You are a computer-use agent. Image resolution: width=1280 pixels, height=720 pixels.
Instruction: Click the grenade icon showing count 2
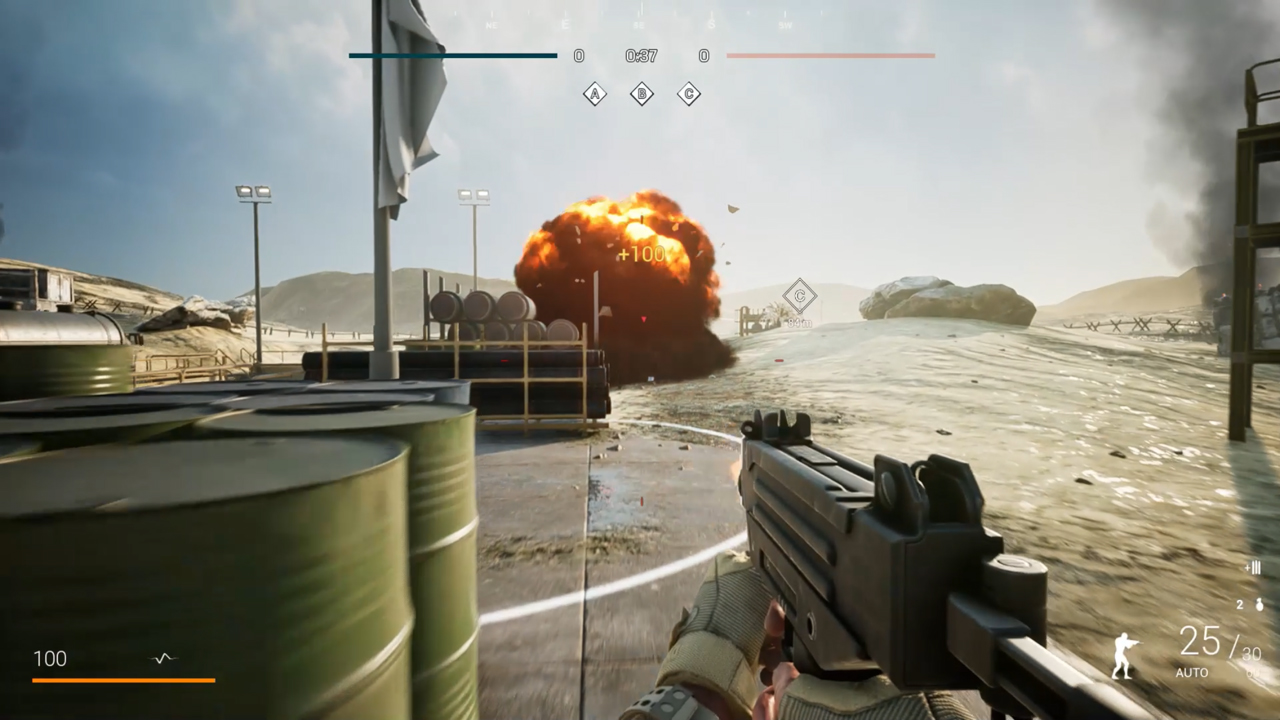(1259, 604)
